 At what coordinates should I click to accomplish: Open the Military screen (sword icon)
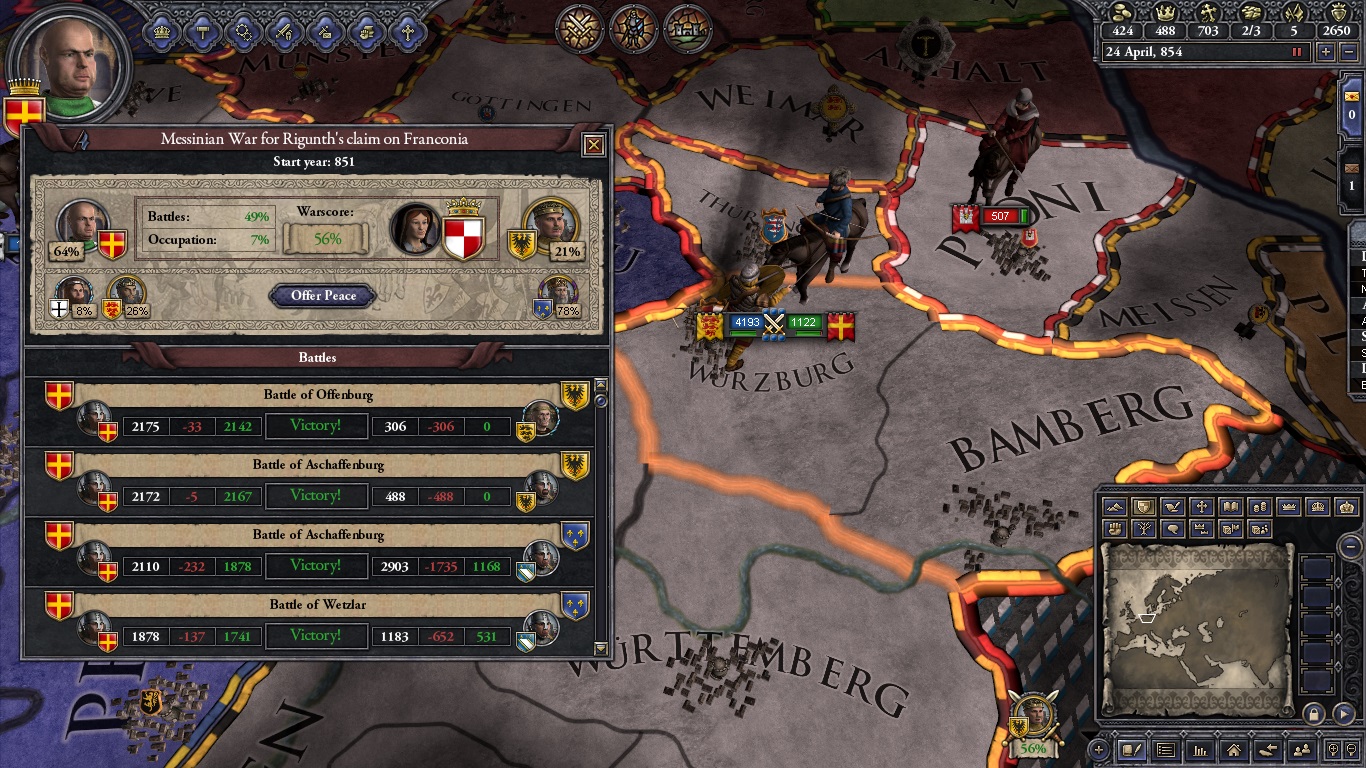283,31
